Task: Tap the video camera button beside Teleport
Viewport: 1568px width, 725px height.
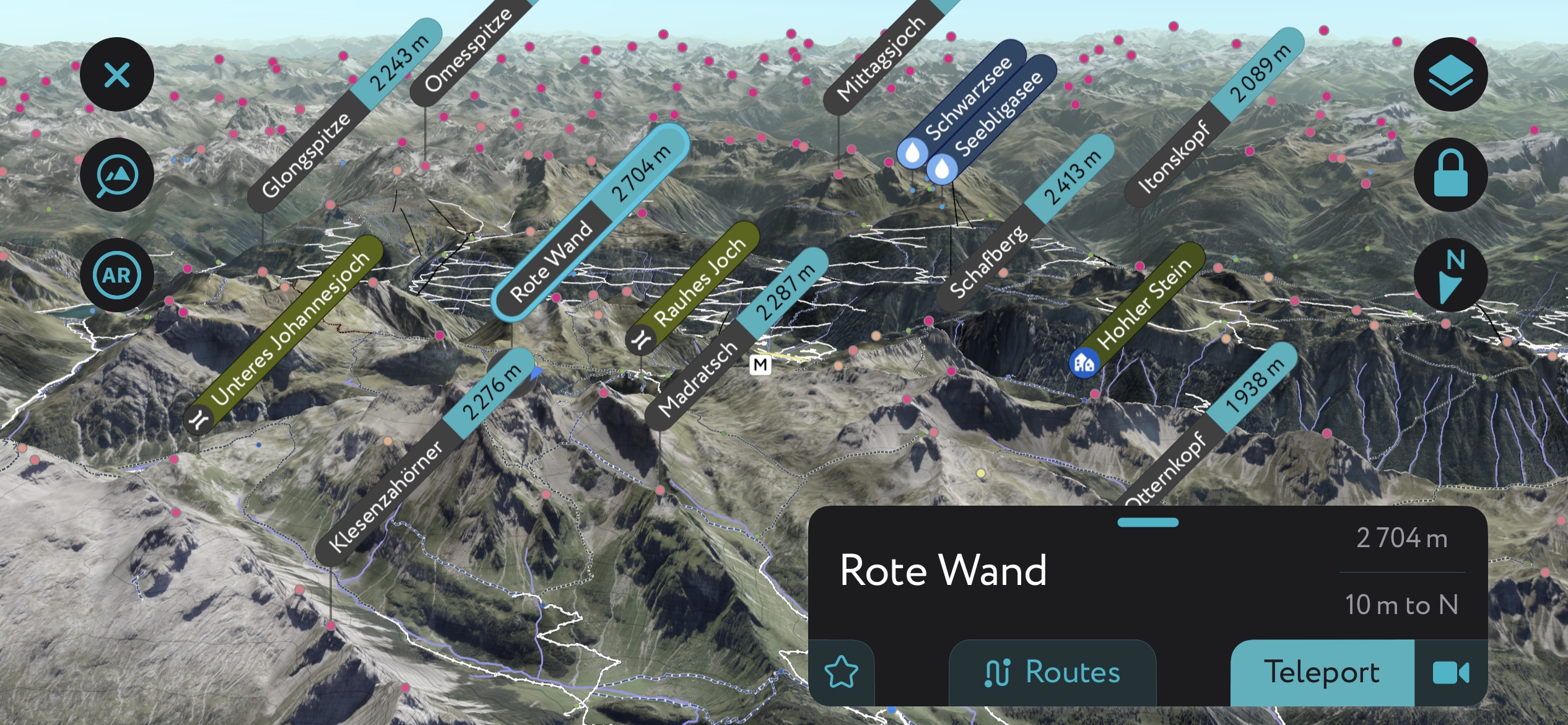Action: click(1450, 672)
